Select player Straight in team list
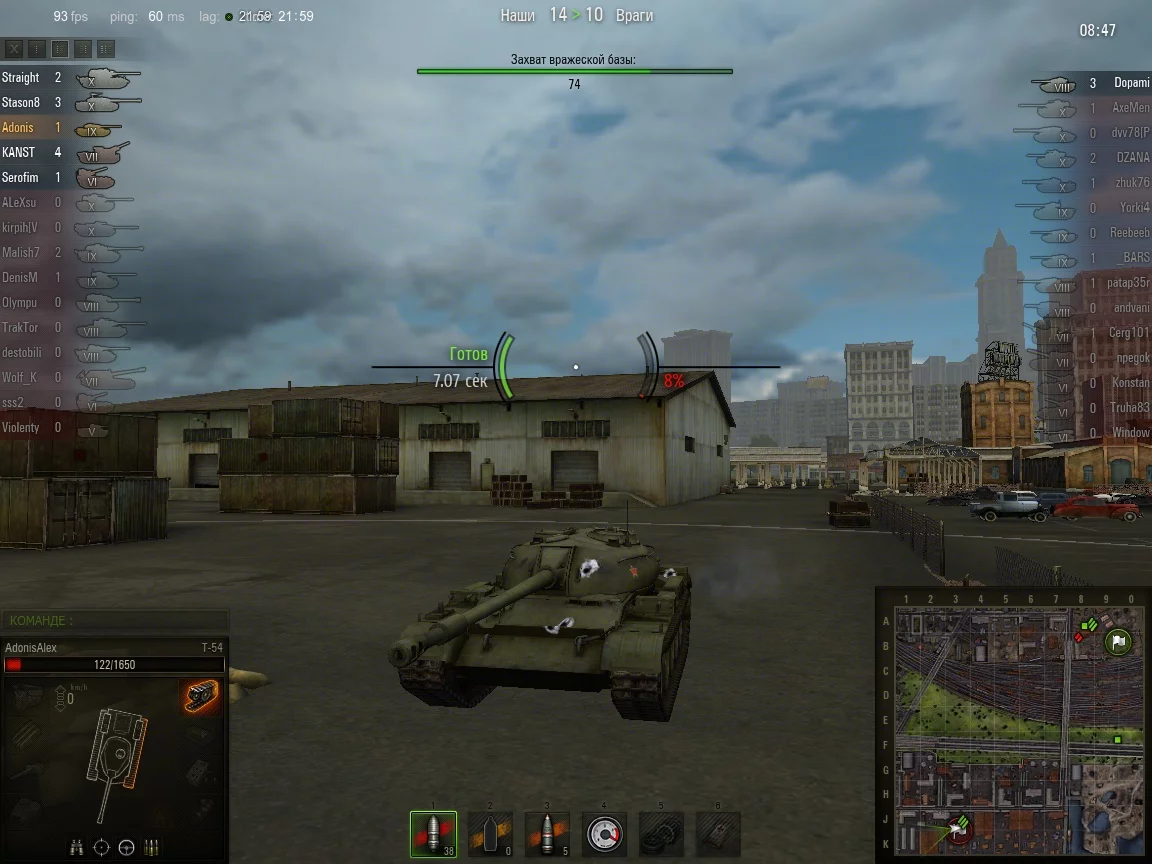 (21, 77)
